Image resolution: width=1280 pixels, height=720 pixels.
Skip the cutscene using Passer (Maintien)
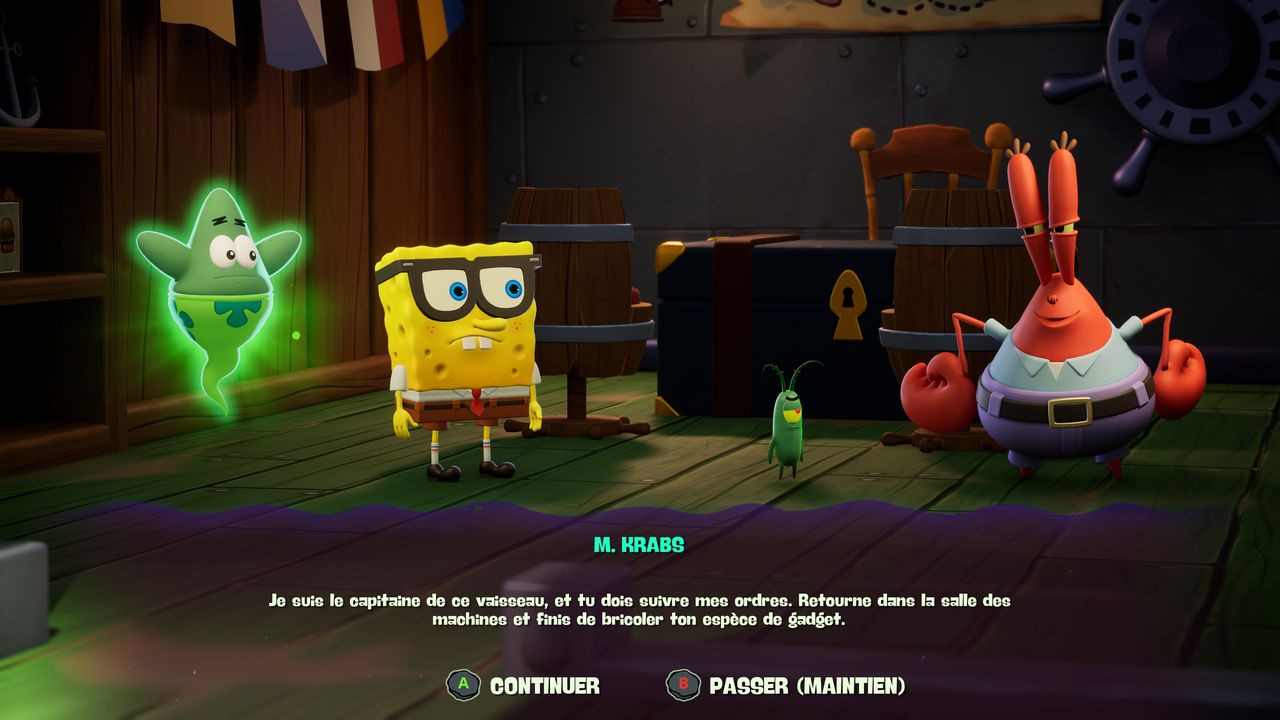tap(786, 685)
